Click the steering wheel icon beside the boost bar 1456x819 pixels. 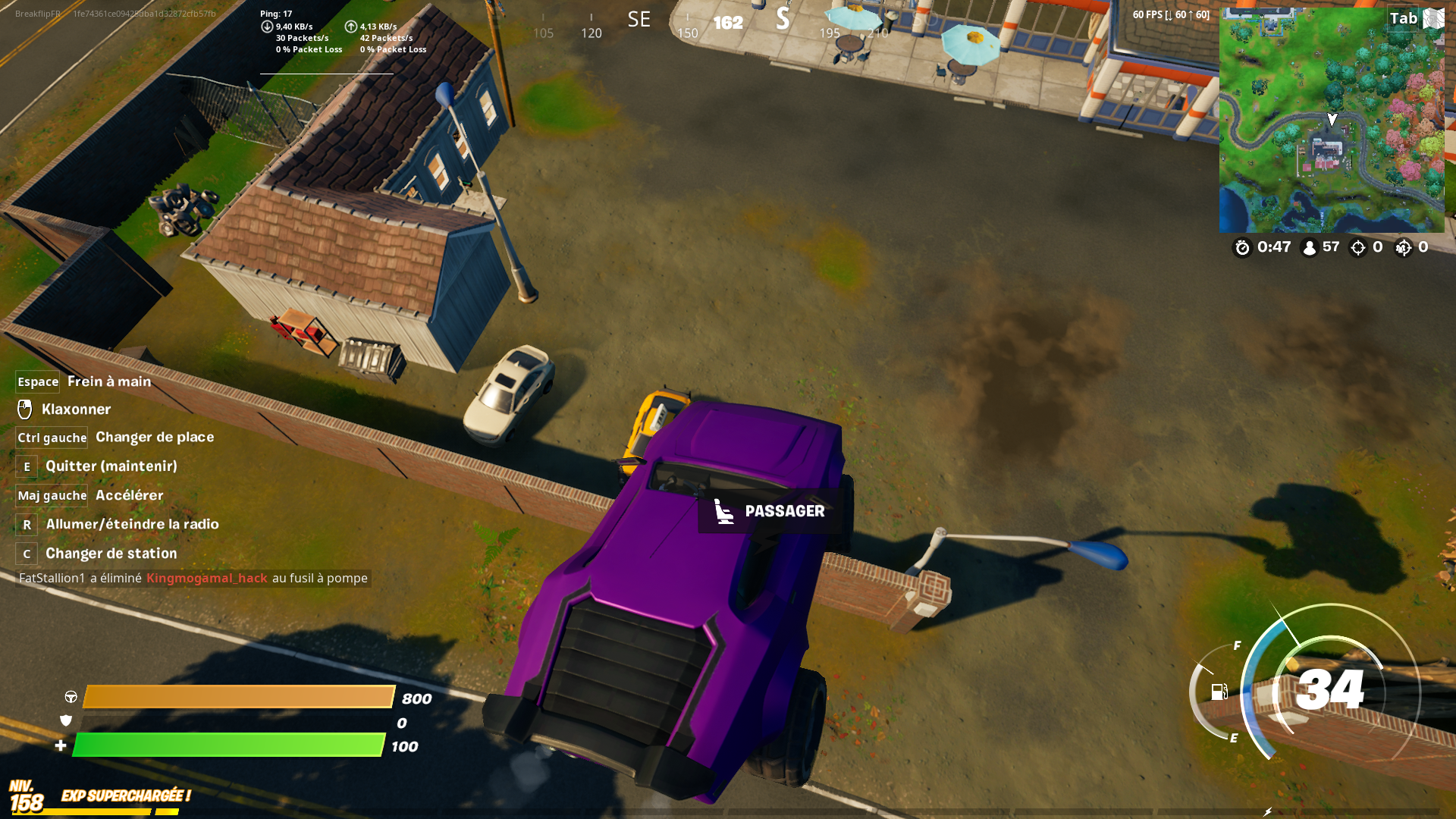(70, 698)
